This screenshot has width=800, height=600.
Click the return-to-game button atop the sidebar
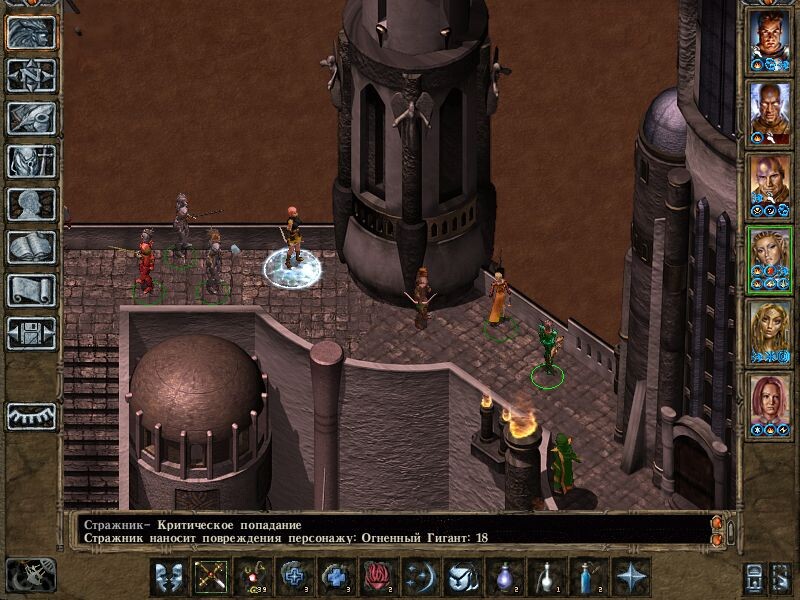[31, 32]
